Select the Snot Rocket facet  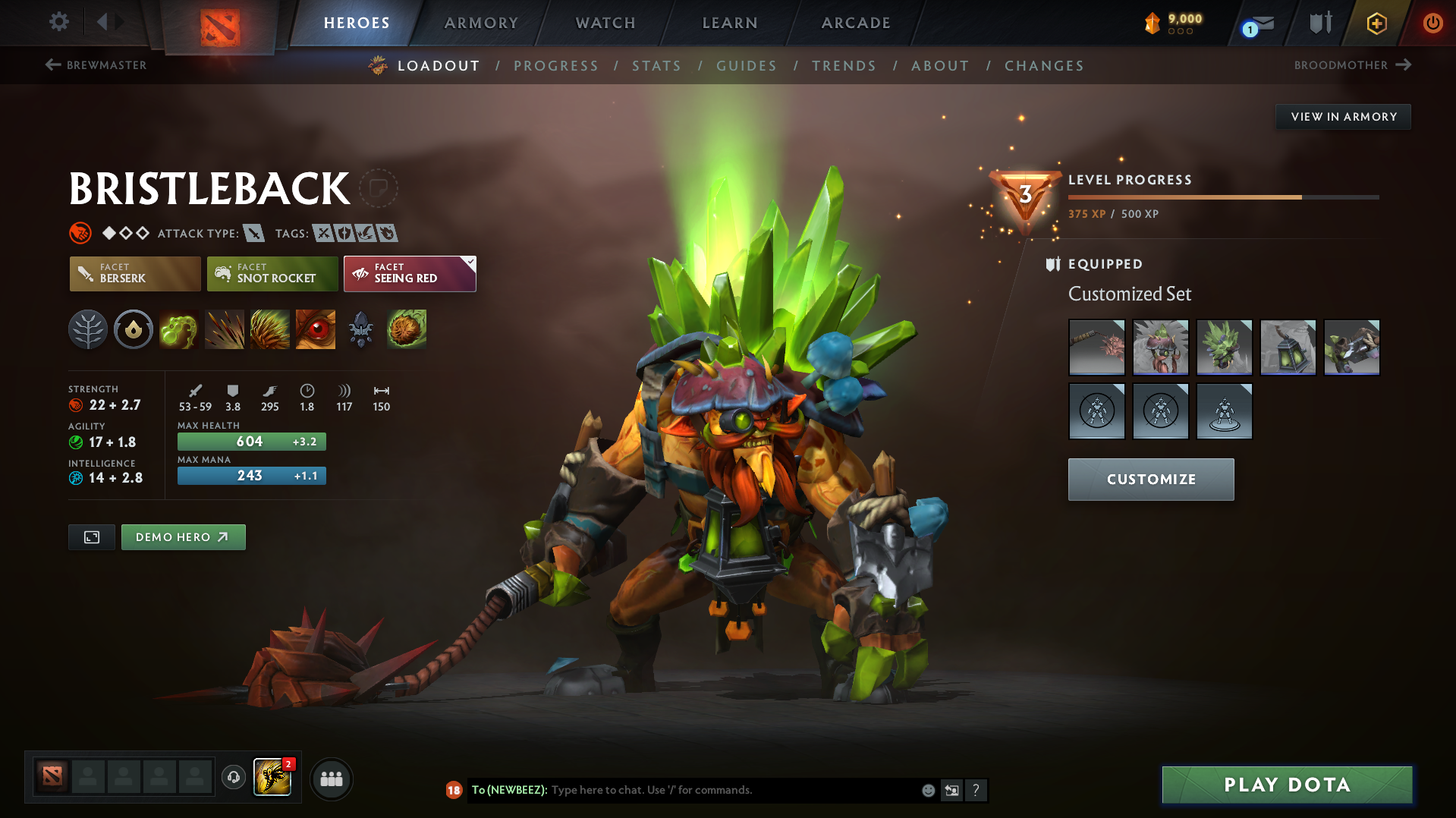pyautogui.click(x=272, y=273)
